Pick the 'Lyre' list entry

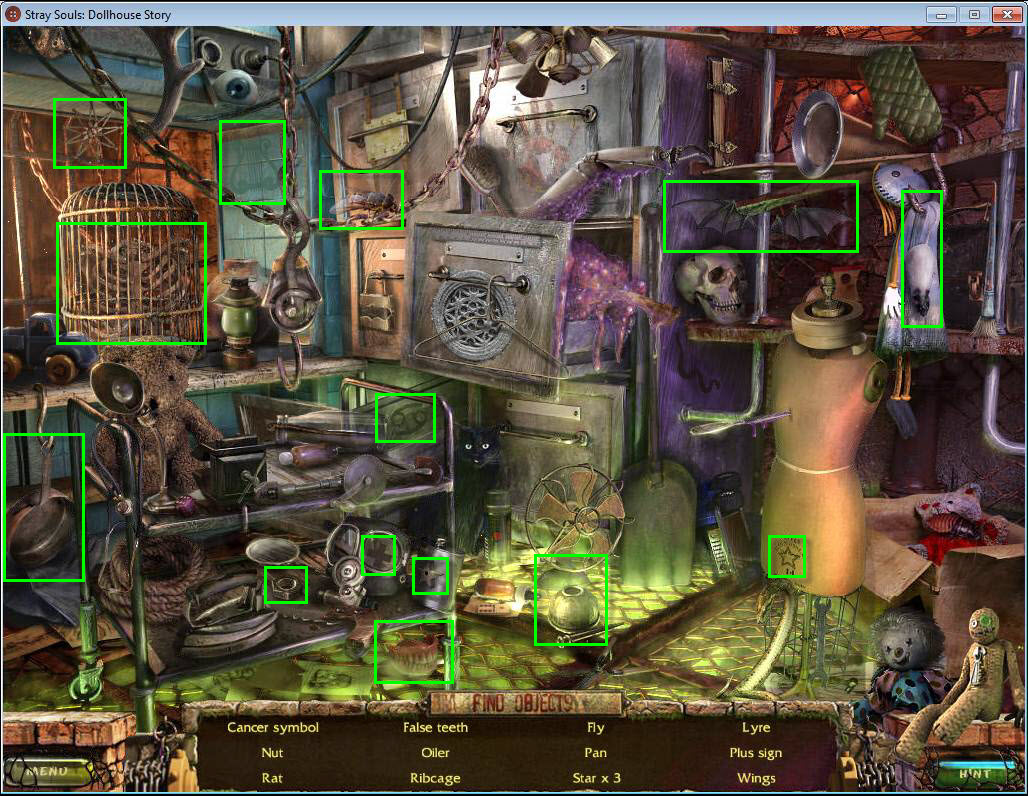click(756, 727)
